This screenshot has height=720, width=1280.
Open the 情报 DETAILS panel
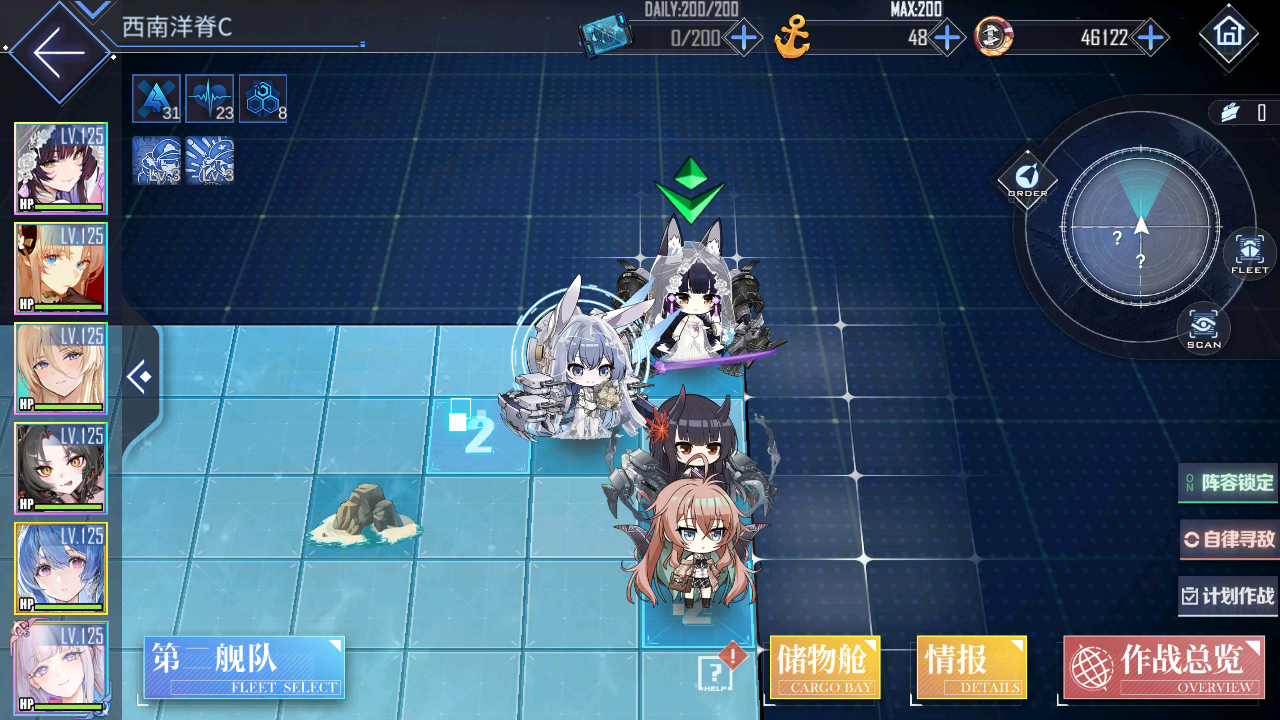pos(971,667)
